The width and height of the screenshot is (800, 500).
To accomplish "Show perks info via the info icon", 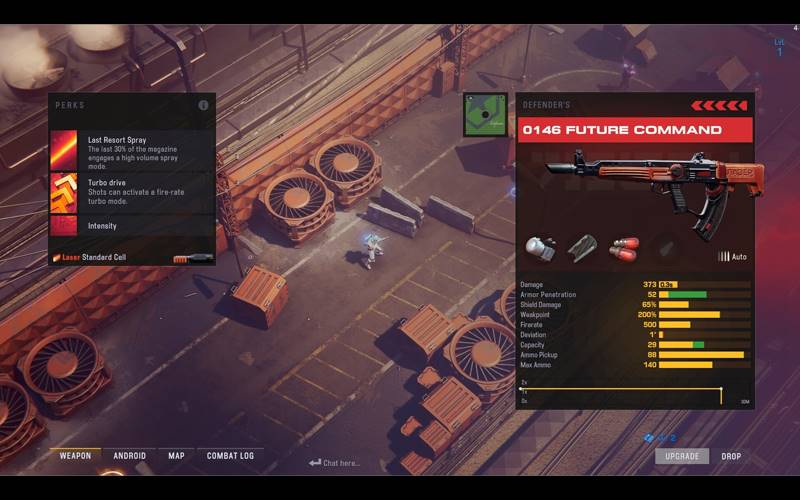I will [x=204, y=105].
